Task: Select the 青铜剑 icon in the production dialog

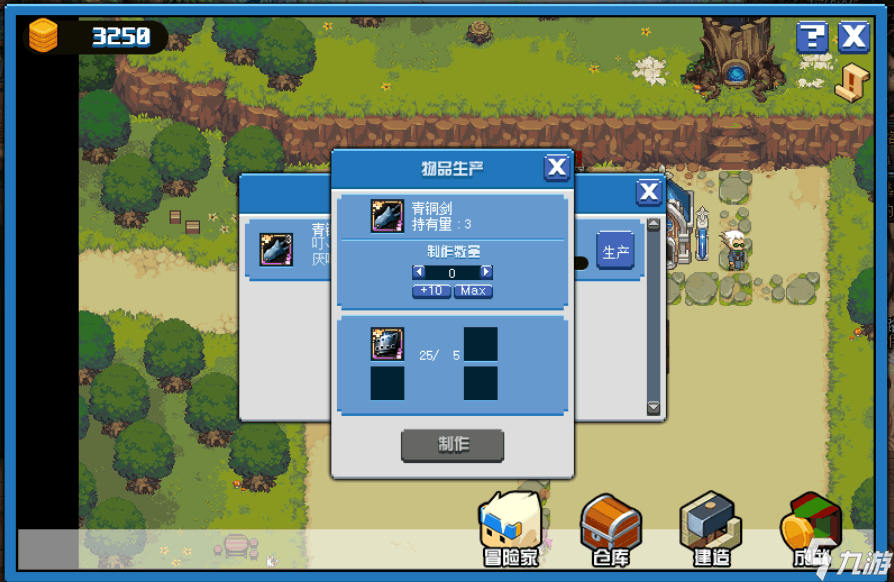Action: 387,216
